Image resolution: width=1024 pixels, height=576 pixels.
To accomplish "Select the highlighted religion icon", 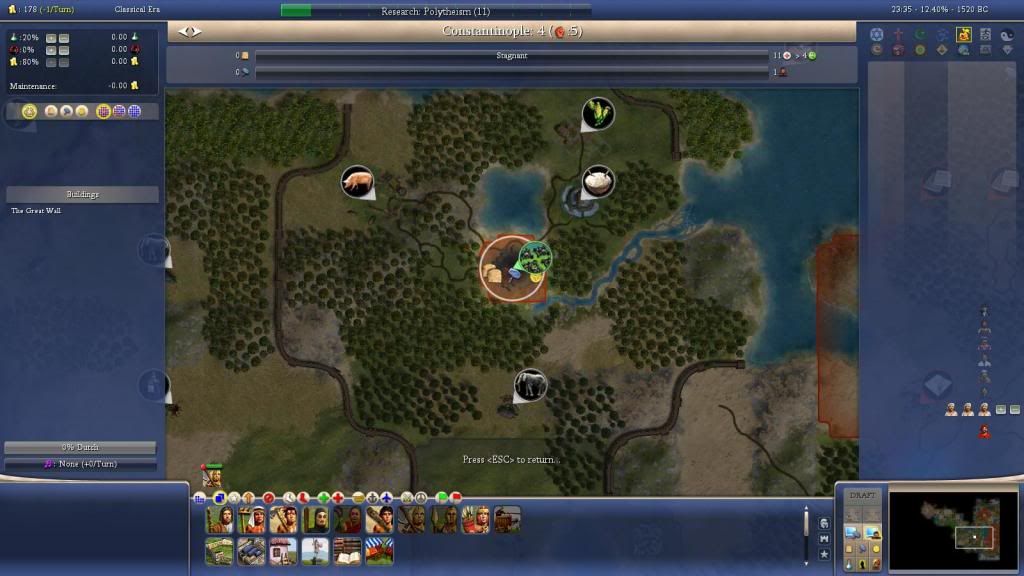I will pyautogui.click(x=964, y=35).
